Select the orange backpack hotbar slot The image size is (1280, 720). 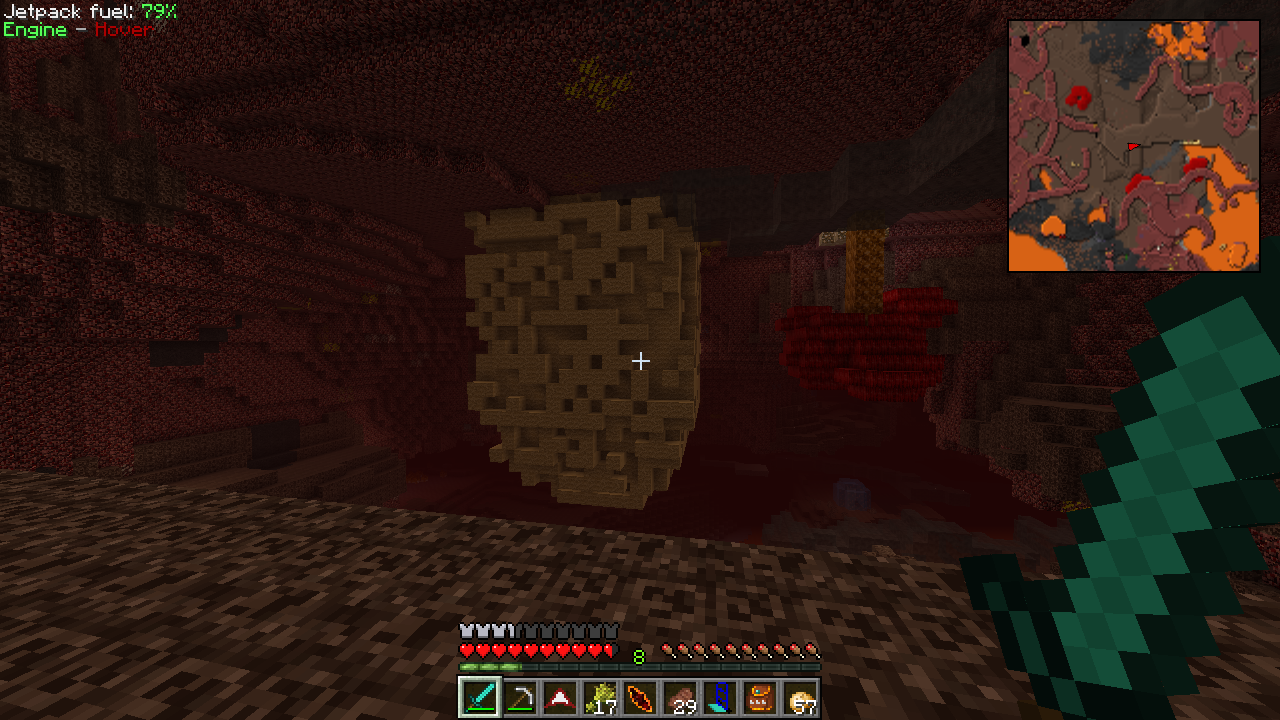tap(760, 697)
